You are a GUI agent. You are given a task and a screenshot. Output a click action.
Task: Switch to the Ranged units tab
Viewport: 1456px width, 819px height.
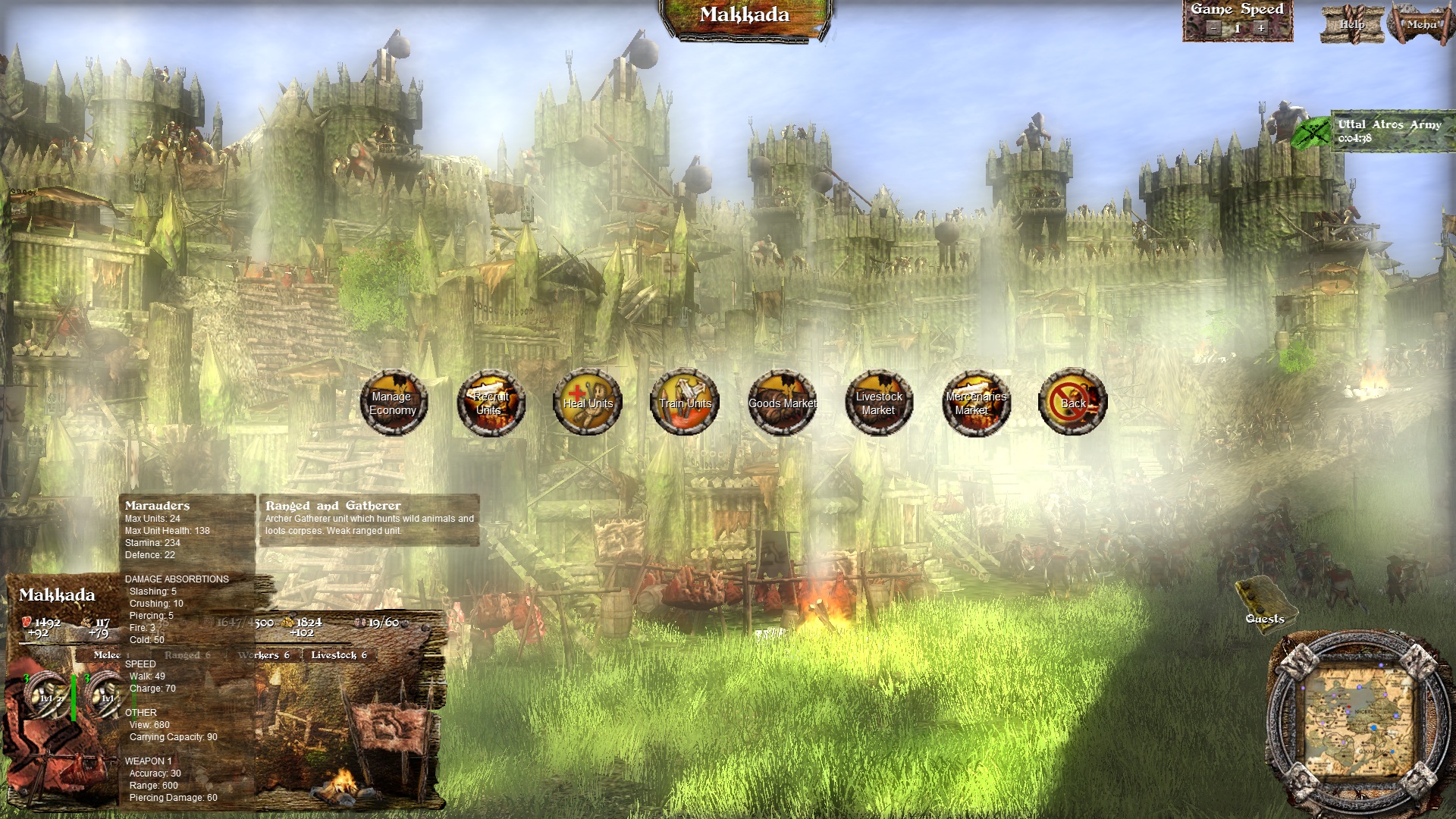click(x=187, y=655)
